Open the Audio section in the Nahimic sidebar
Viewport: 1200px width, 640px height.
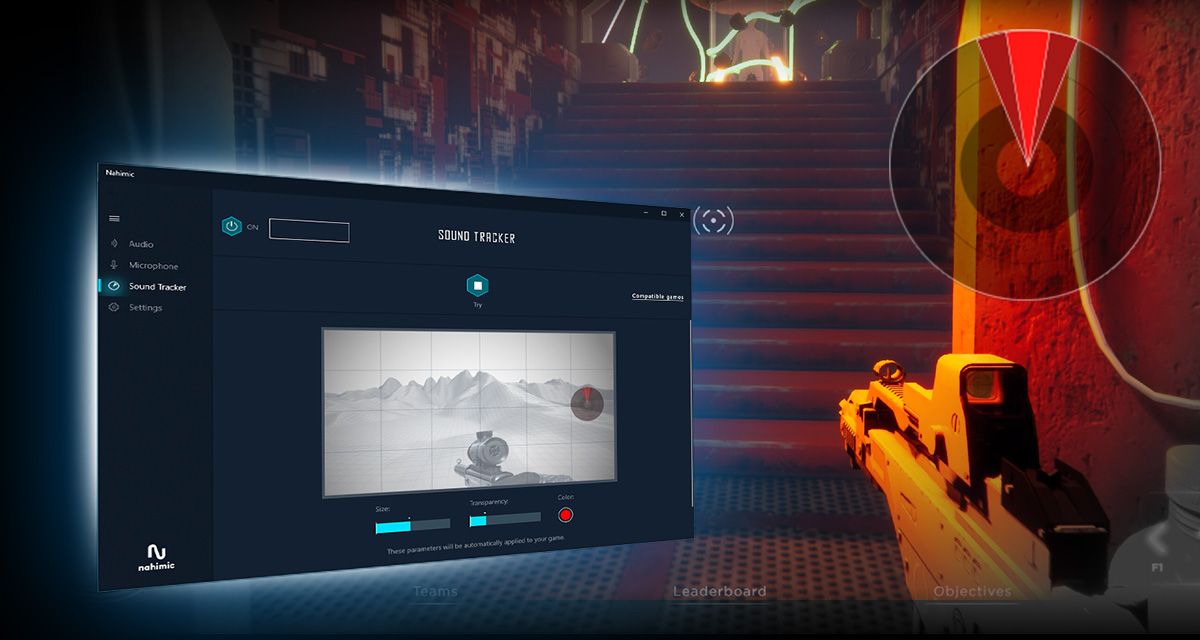pyautogui.click(x=140, y=244)
